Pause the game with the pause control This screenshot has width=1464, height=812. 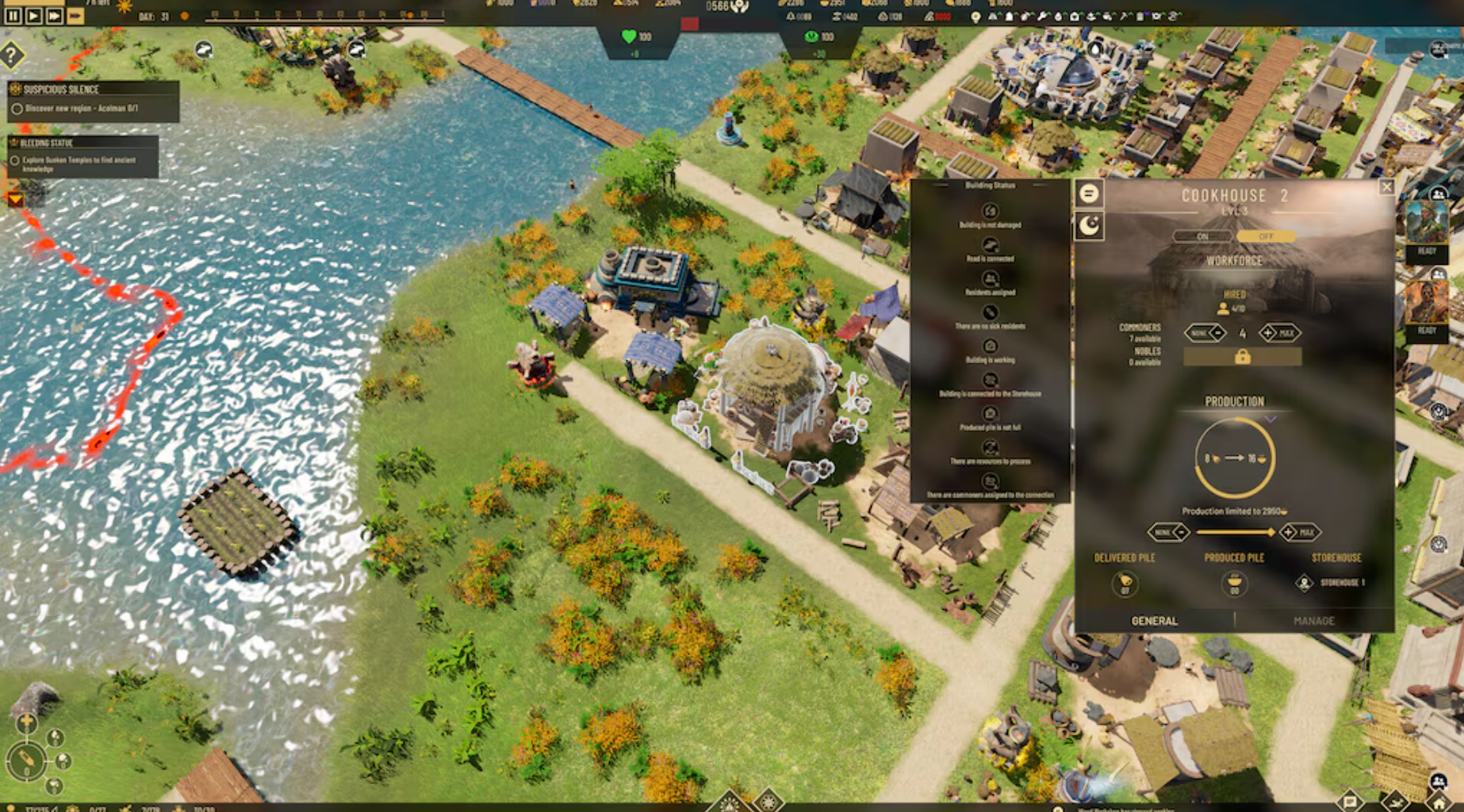[12, 13]
